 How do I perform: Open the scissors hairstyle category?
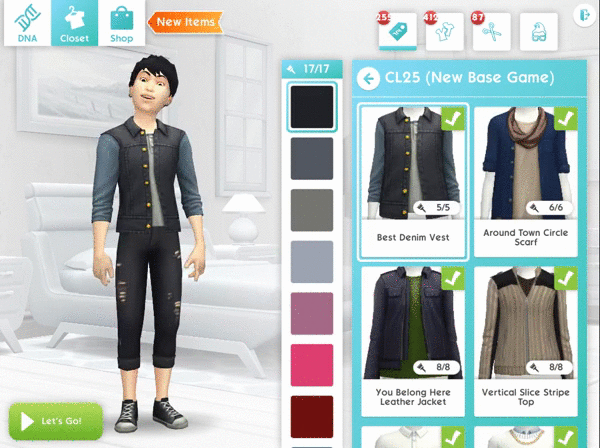(x=490, y=31)
